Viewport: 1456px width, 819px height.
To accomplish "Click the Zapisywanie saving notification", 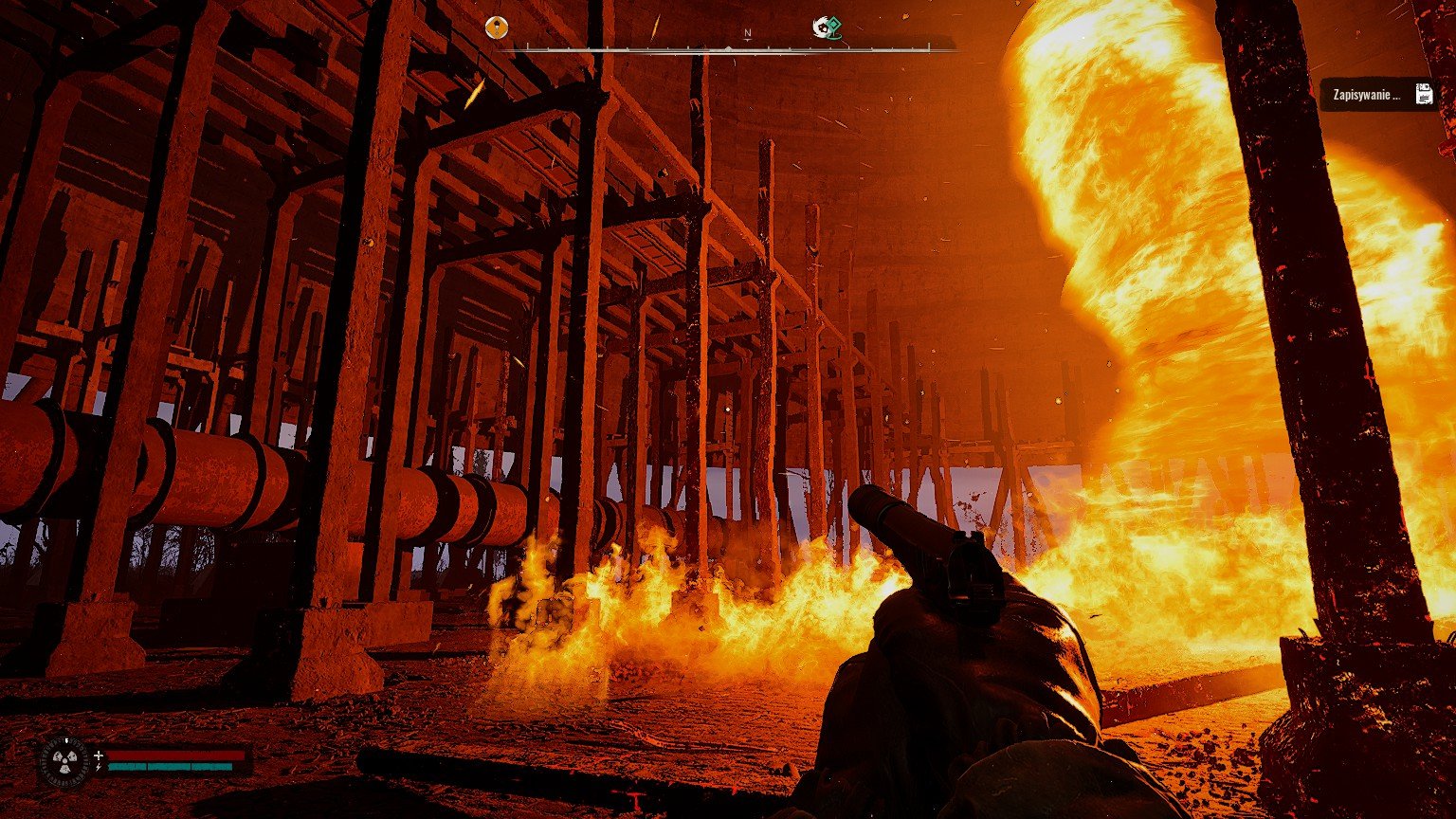I will (1376, 94).
